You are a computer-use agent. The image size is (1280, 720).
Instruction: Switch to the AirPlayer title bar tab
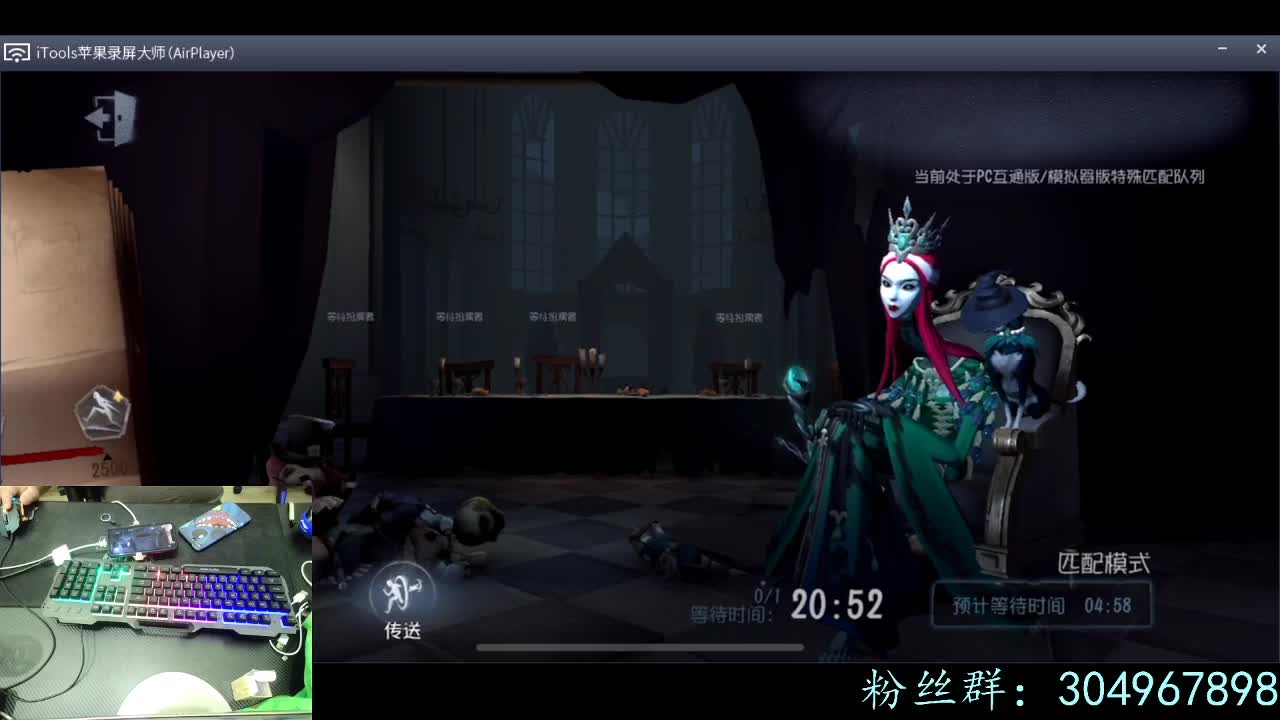203,52
